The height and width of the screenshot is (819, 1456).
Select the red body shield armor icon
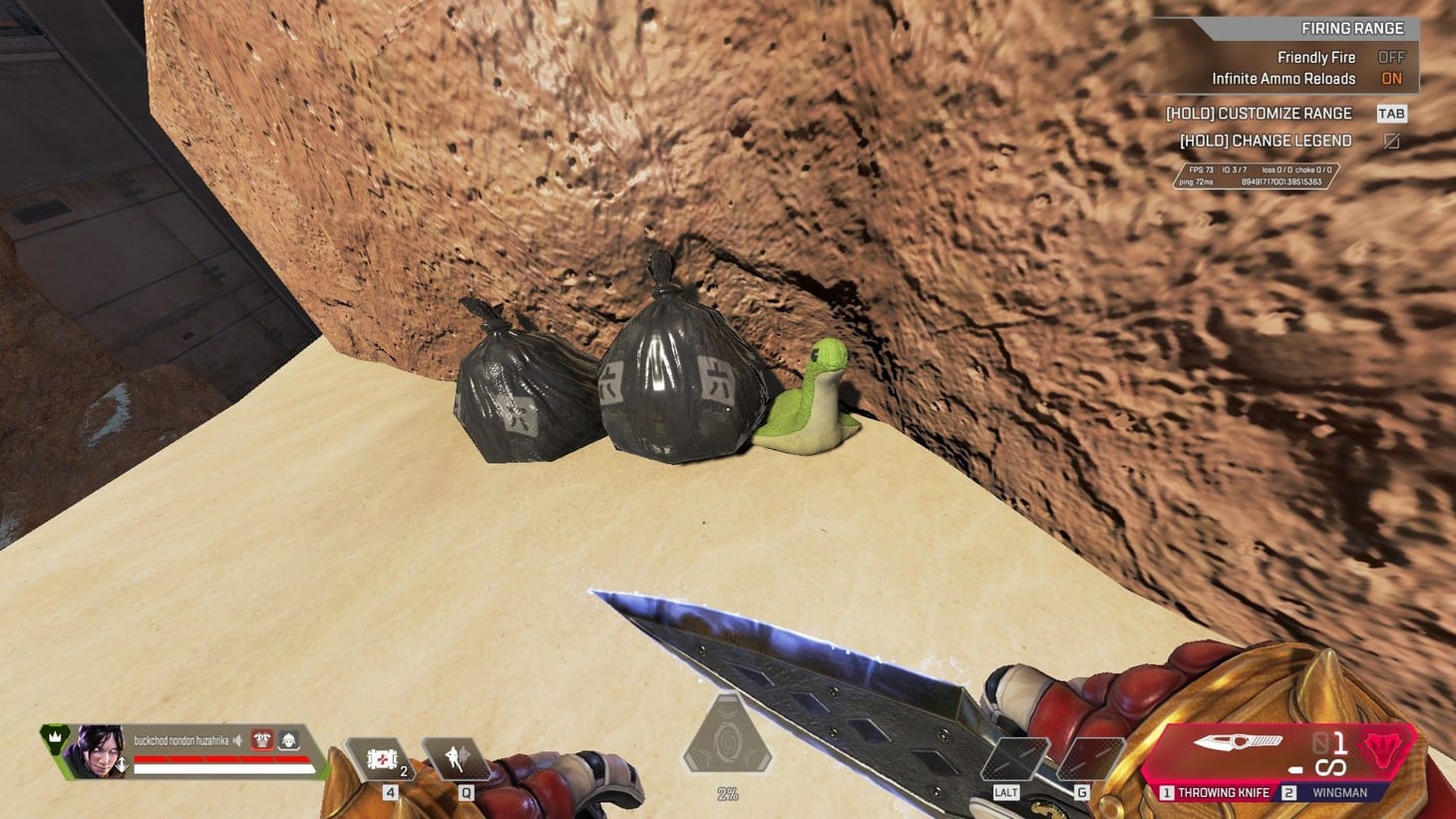(x=262, y=740)
